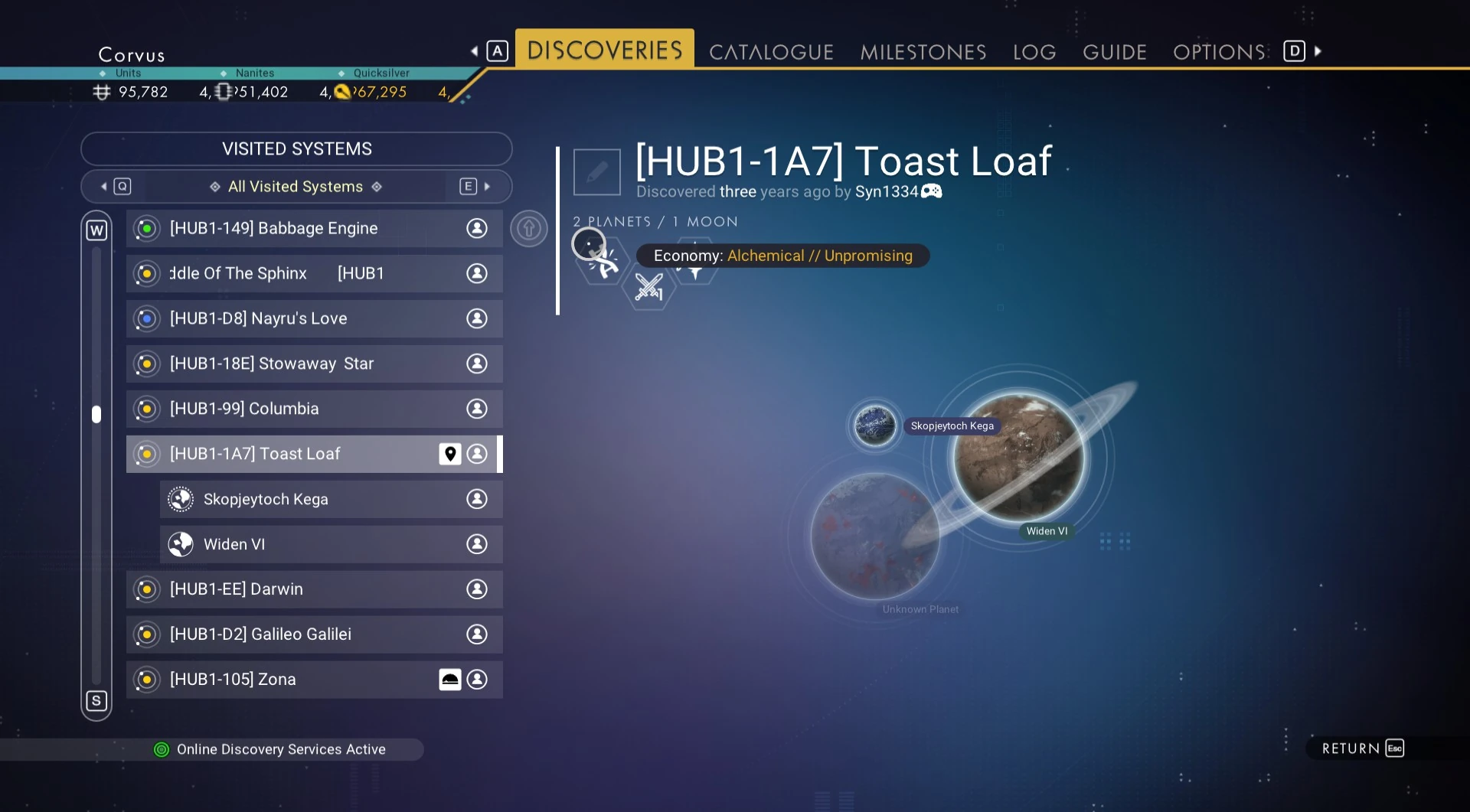
Task: Go to the Log tab
Action: [1034, 52]
